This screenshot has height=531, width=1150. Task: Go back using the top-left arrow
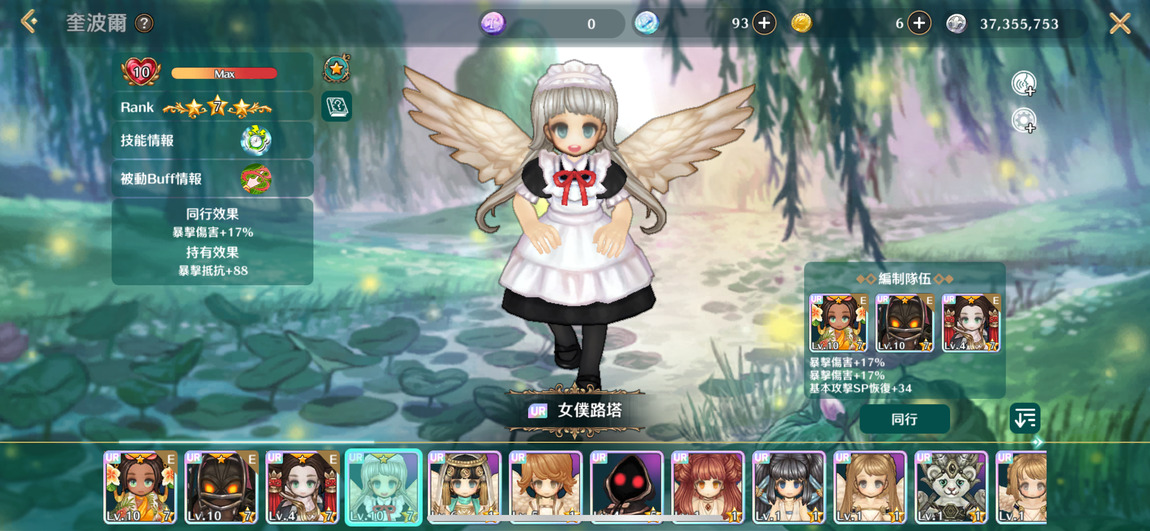[x=28, y=22]
